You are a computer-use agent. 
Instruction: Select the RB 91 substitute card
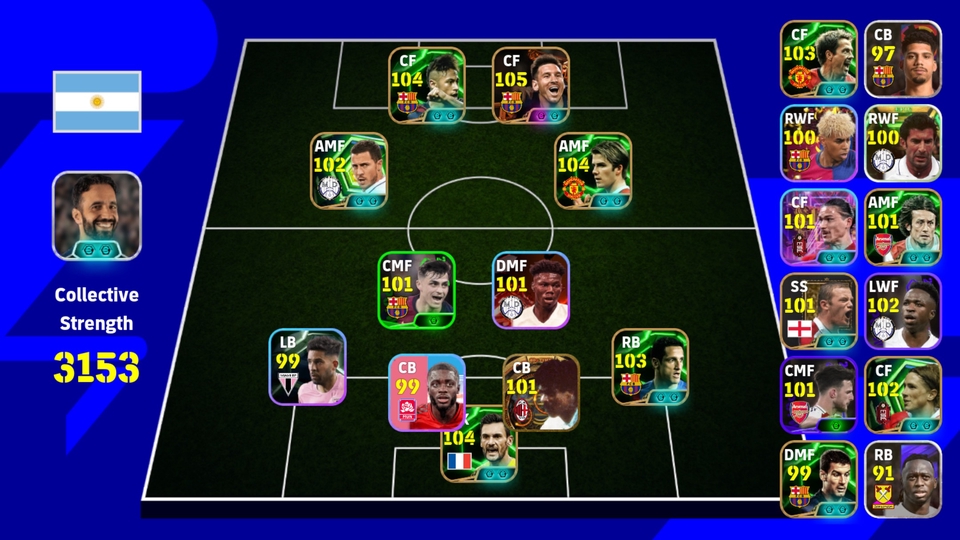[x=902, y=479]
